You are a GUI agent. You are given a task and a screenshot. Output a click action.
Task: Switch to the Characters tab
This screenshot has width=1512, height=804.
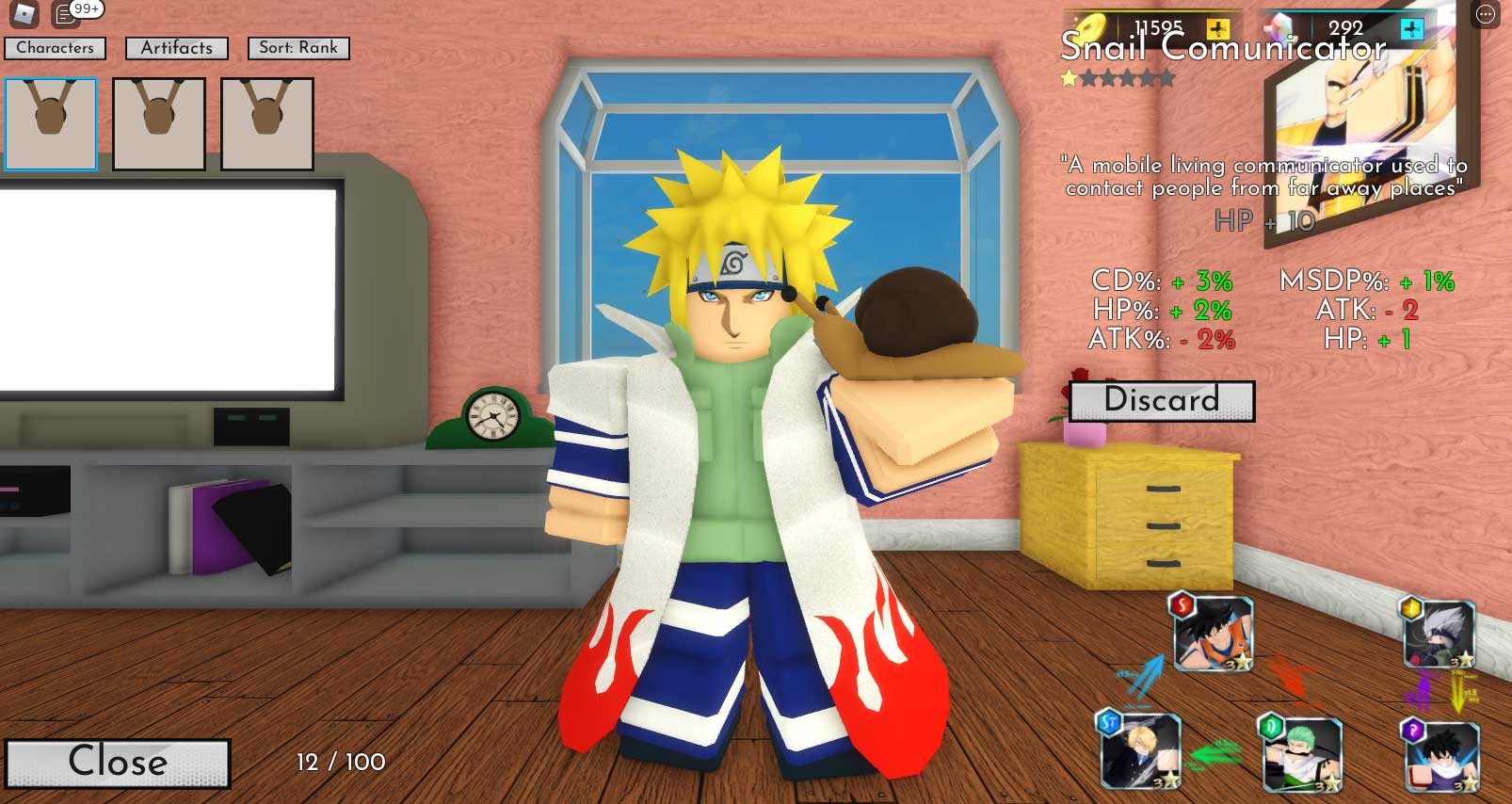coord(56,48)
